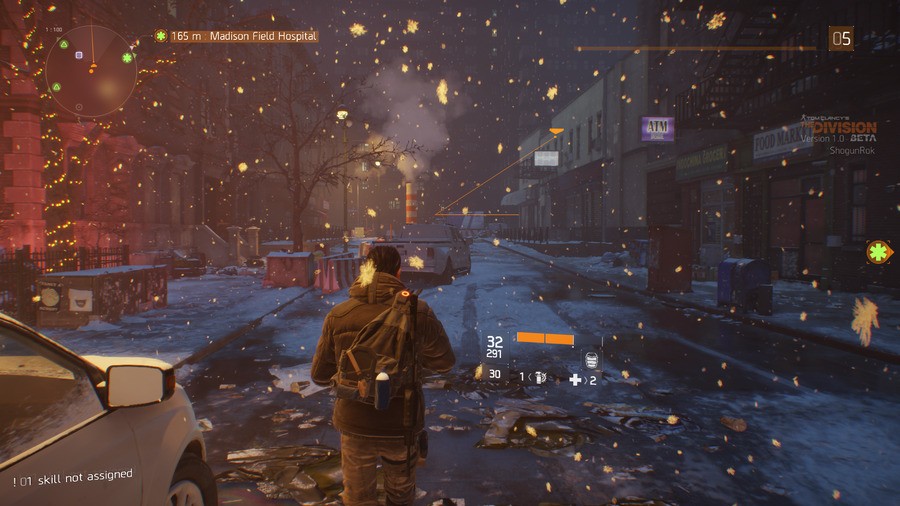Choose the grenade icon
This screenshot has width=900, height=506.
tap(539, 378)
